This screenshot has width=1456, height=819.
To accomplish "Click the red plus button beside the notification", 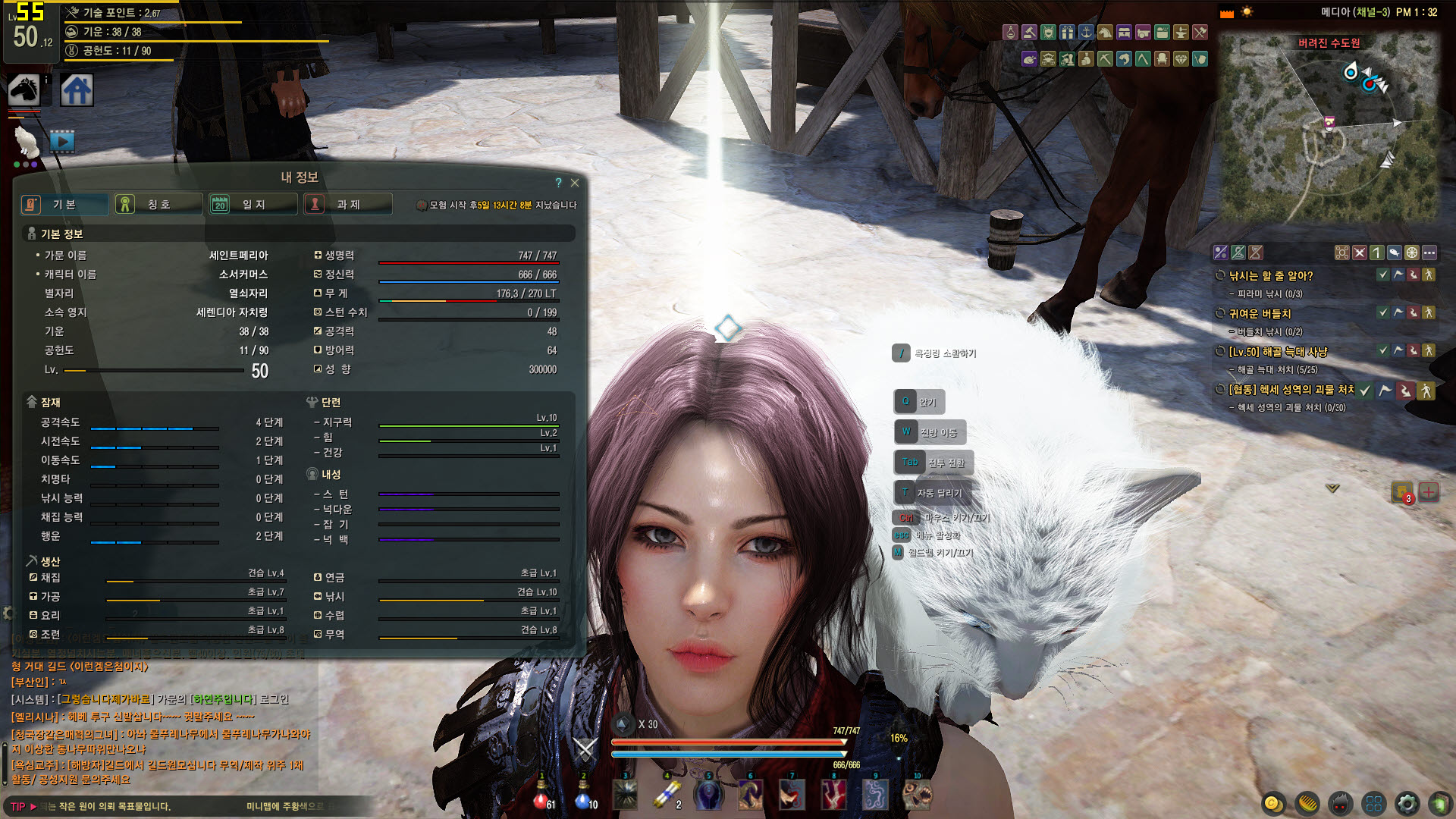I will 1429,492.
